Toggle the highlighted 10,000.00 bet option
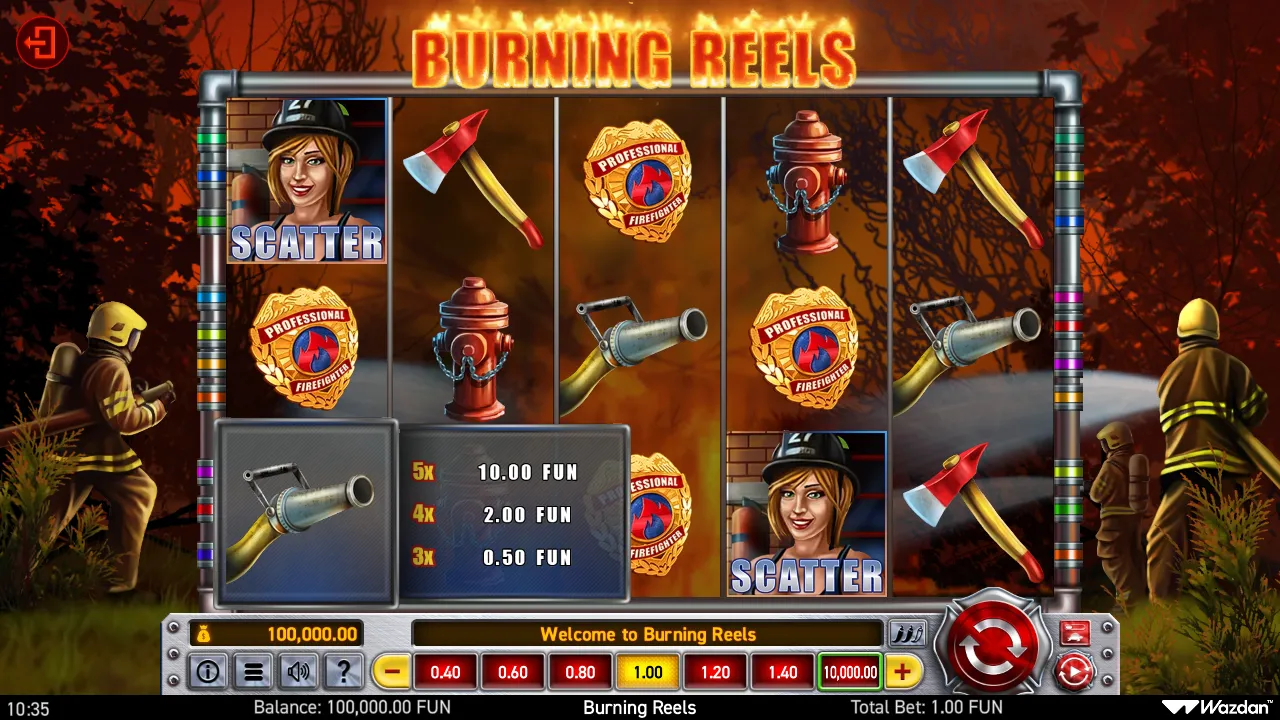Image resolution: width=1280 pixels, height=720 pixels. [849, 671]
